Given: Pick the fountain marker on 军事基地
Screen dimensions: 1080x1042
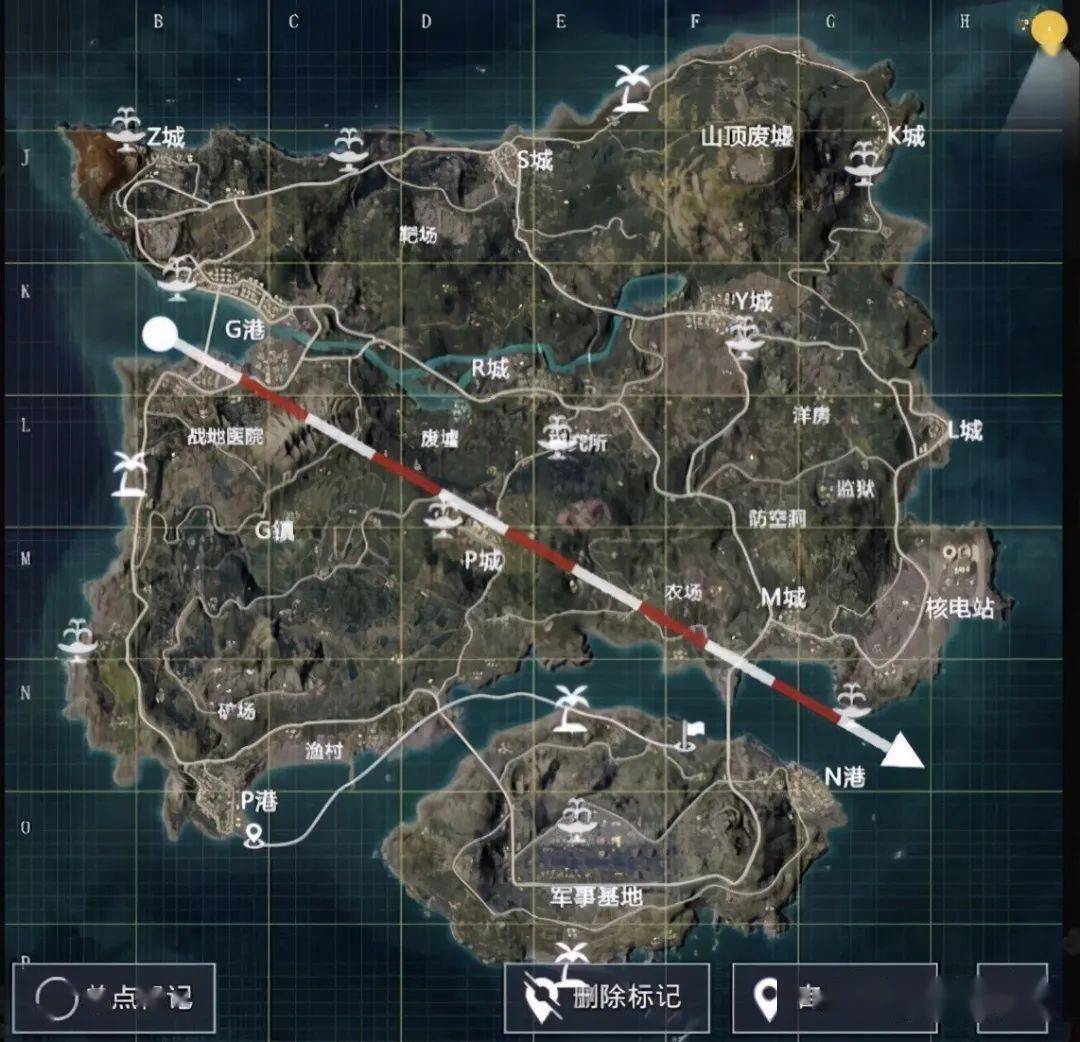Looking at the screenshot, I should point(576,818).
